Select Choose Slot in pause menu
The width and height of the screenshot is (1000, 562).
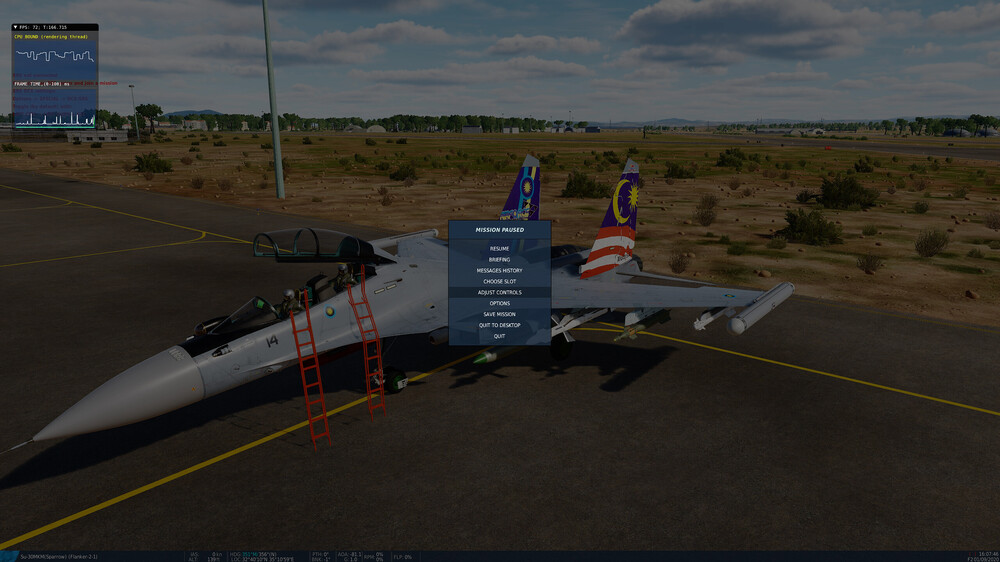(x=499, y=281)
